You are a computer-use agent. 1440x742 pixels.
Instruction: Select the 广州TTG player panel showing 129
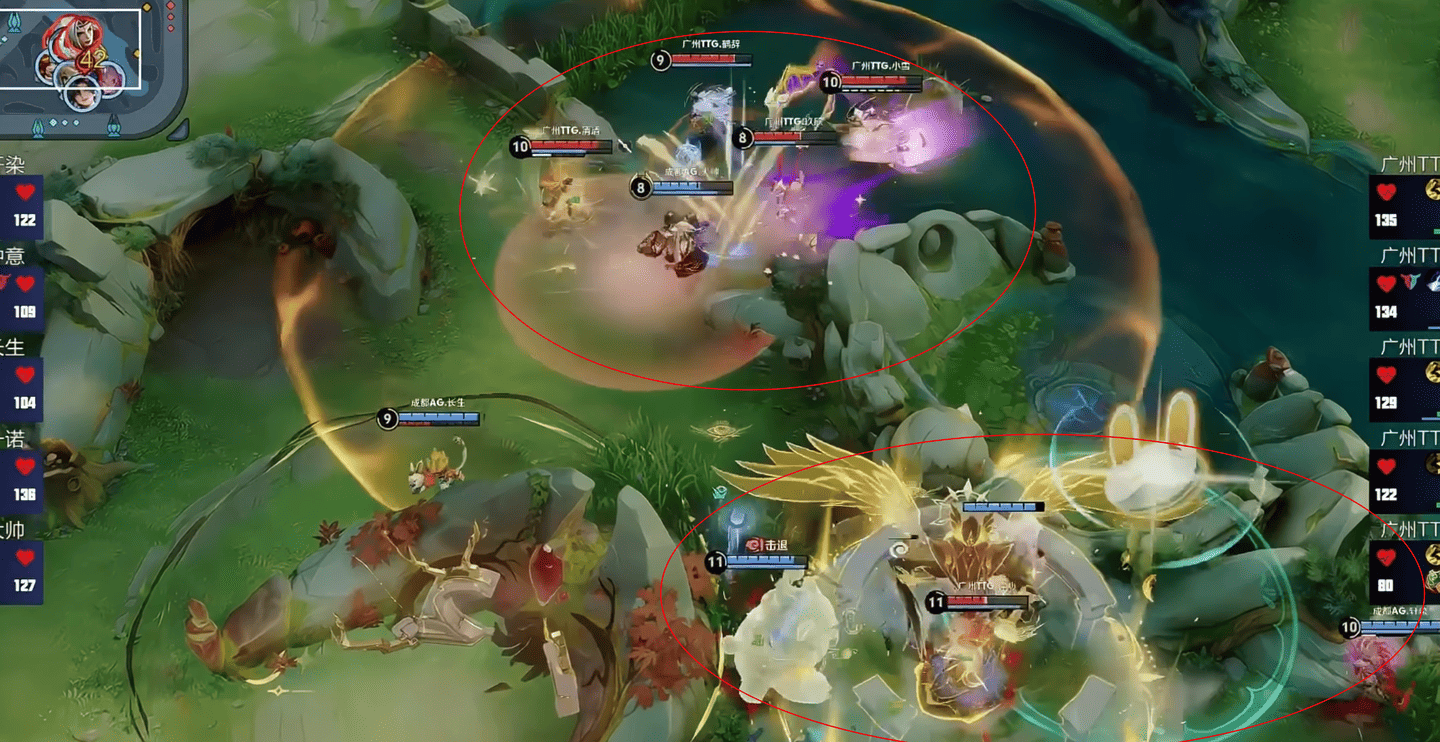1406,384
